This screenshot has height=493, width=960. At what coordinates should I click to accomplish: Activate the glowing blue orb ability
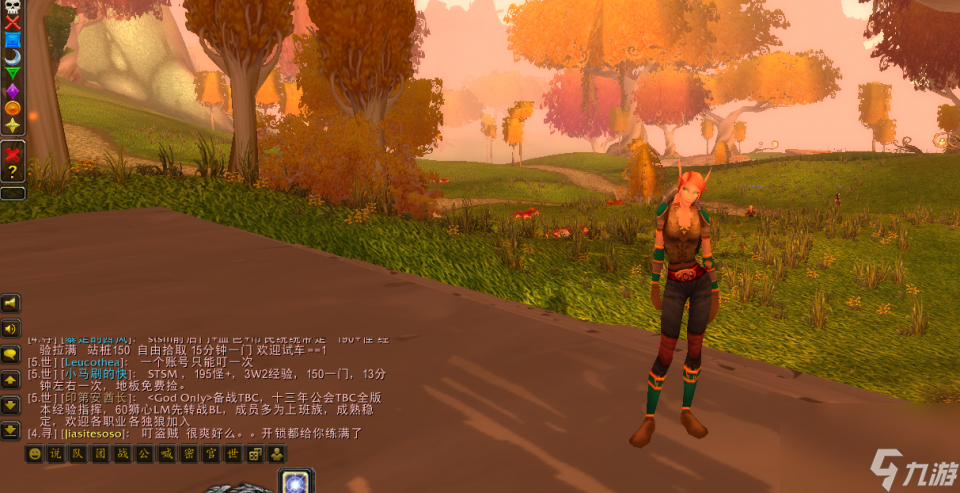point(296,482)
